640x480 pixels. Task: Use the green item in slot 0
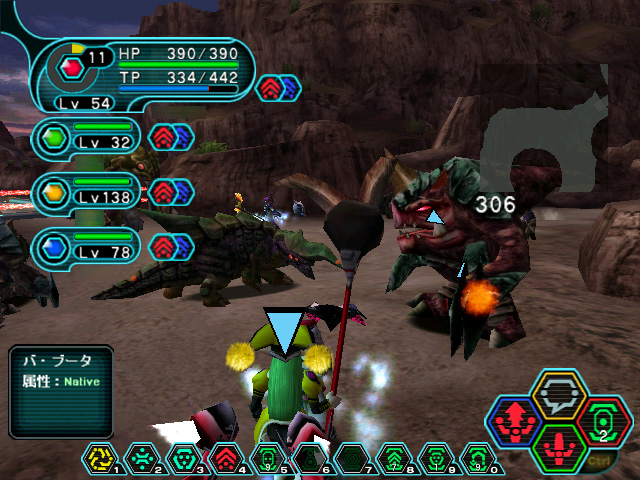[x=478, y=458]
